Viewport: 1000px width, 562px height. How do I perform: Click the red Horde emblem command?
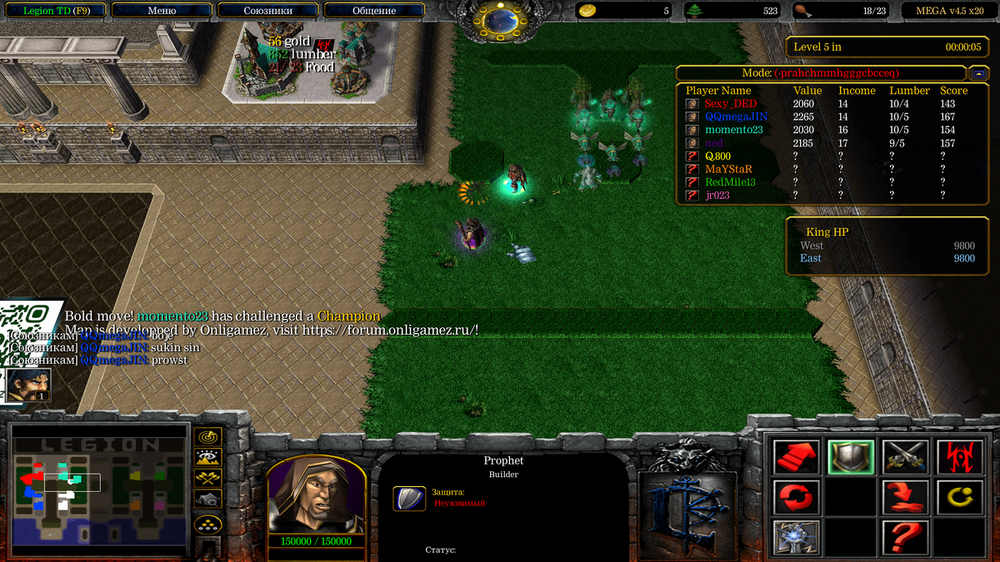click(960, 457)
